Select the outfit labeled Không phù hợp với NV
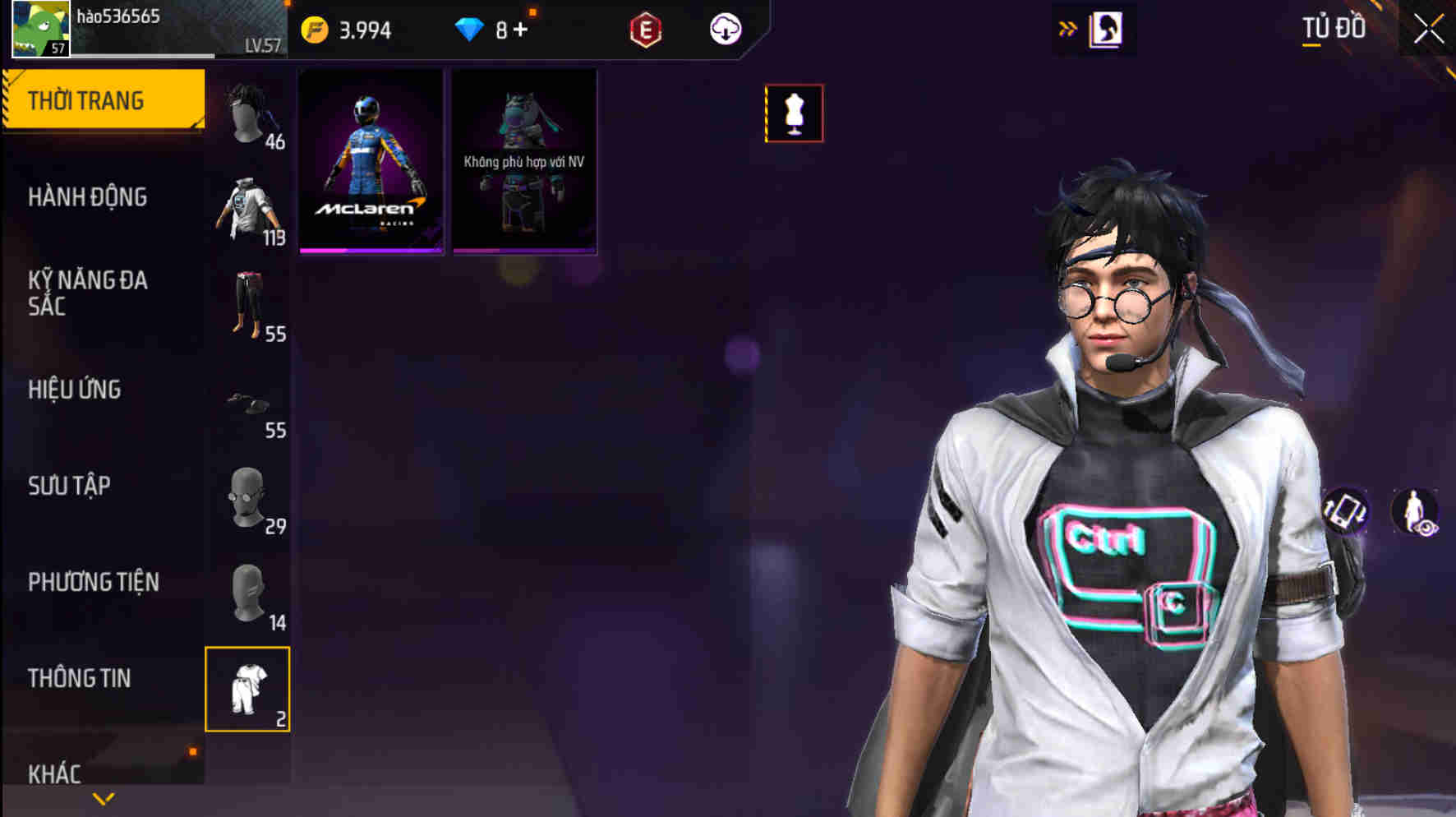Screen dimensions: 1456x817 (524, 163)
